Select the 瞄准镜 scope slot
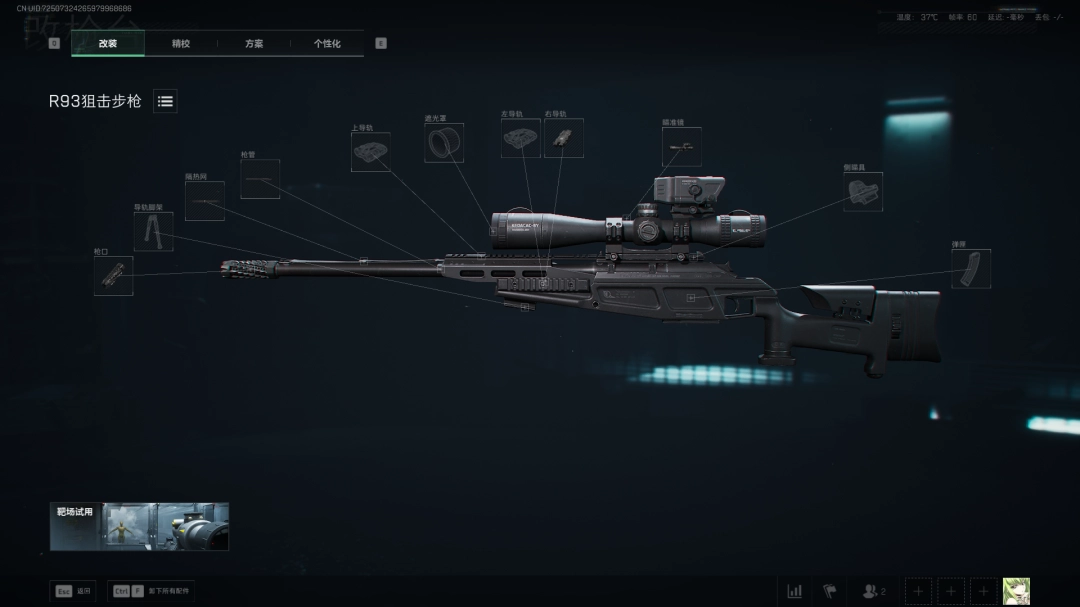The width and height of the screenshot is (1080, 607). coord(681,147)
